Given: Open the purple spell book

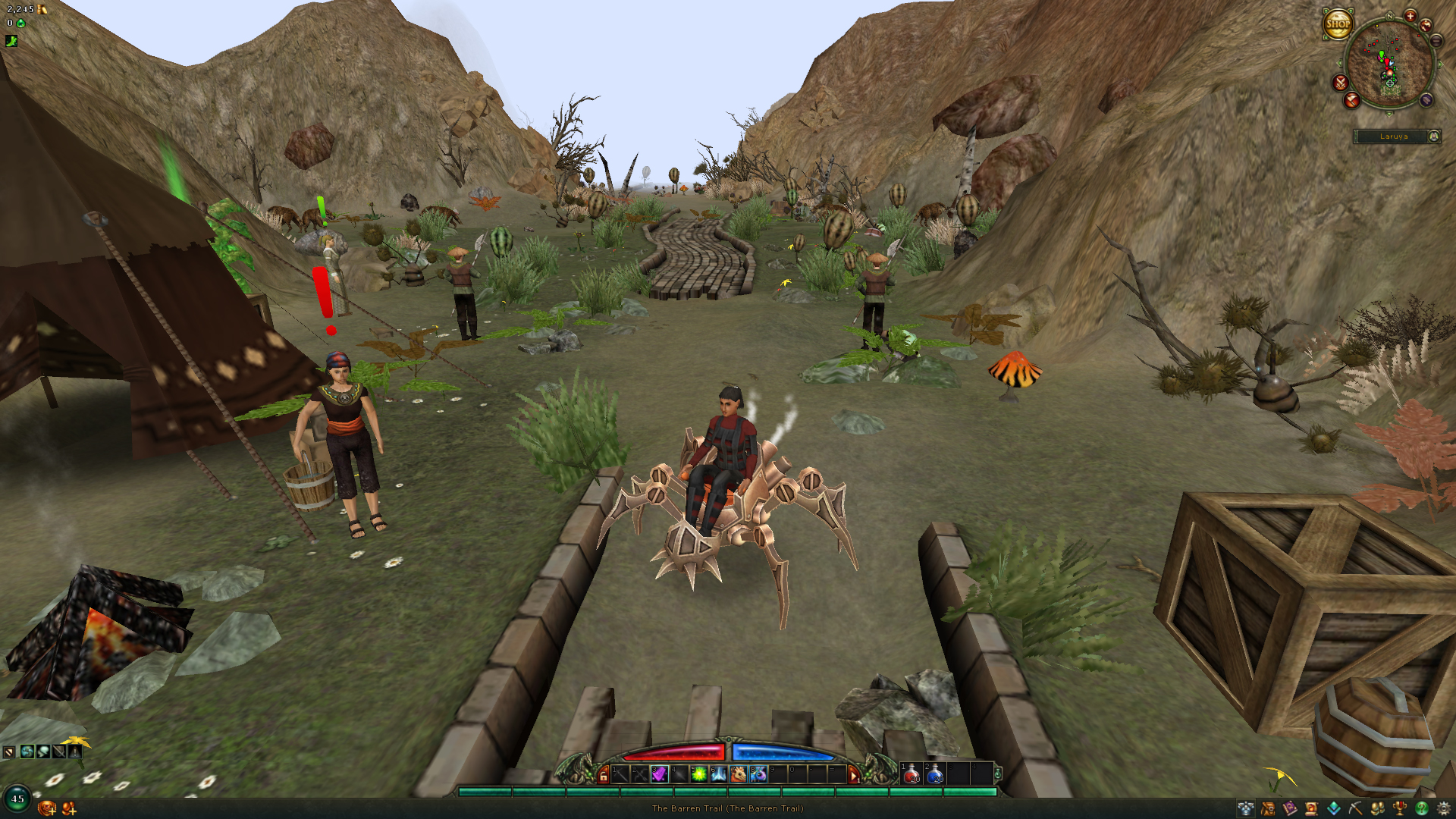Looking at the screenshot, I should click(1289, 809).
